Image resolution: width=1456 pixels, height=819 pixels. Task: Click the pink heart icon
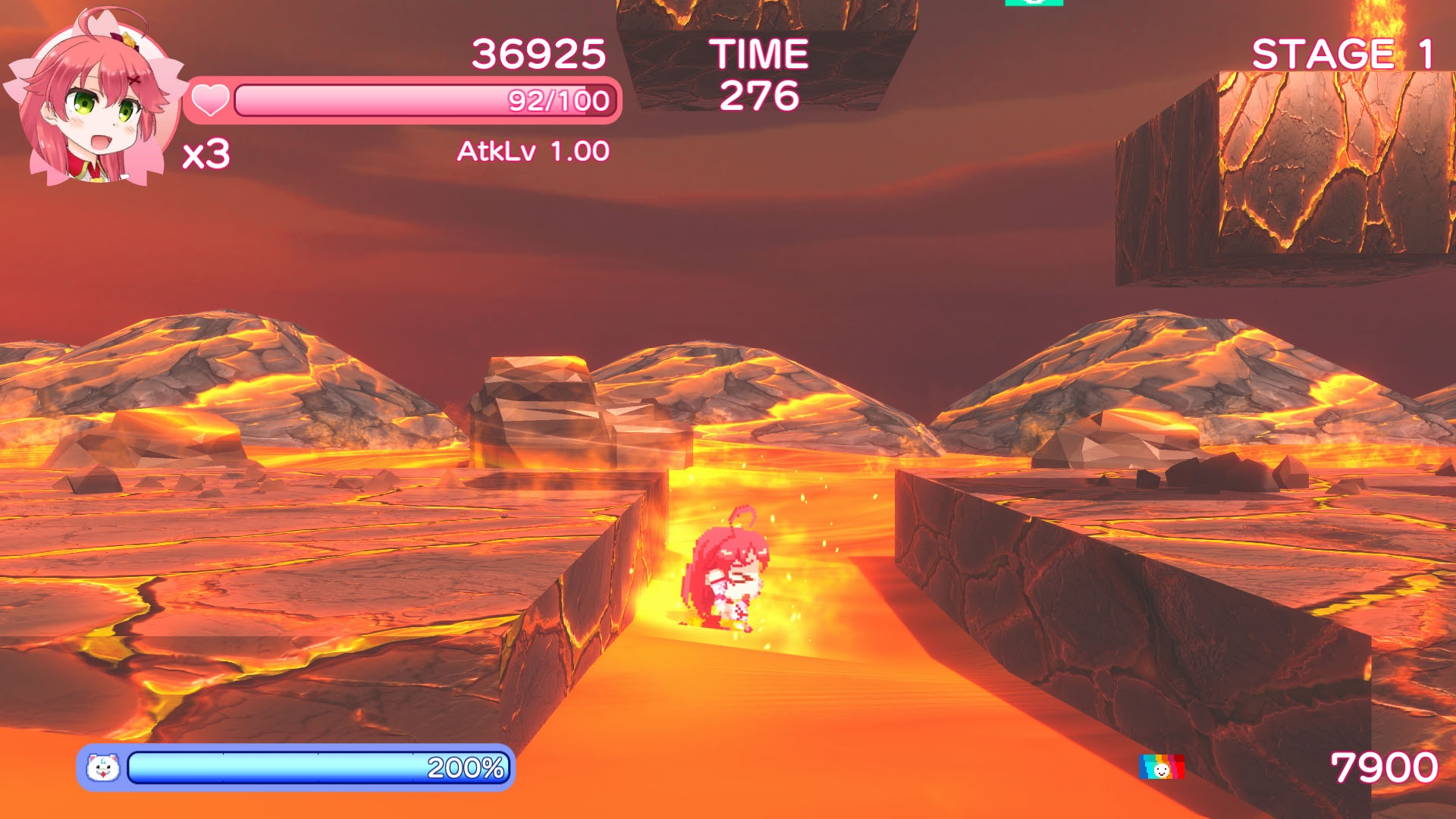[209, 100]
